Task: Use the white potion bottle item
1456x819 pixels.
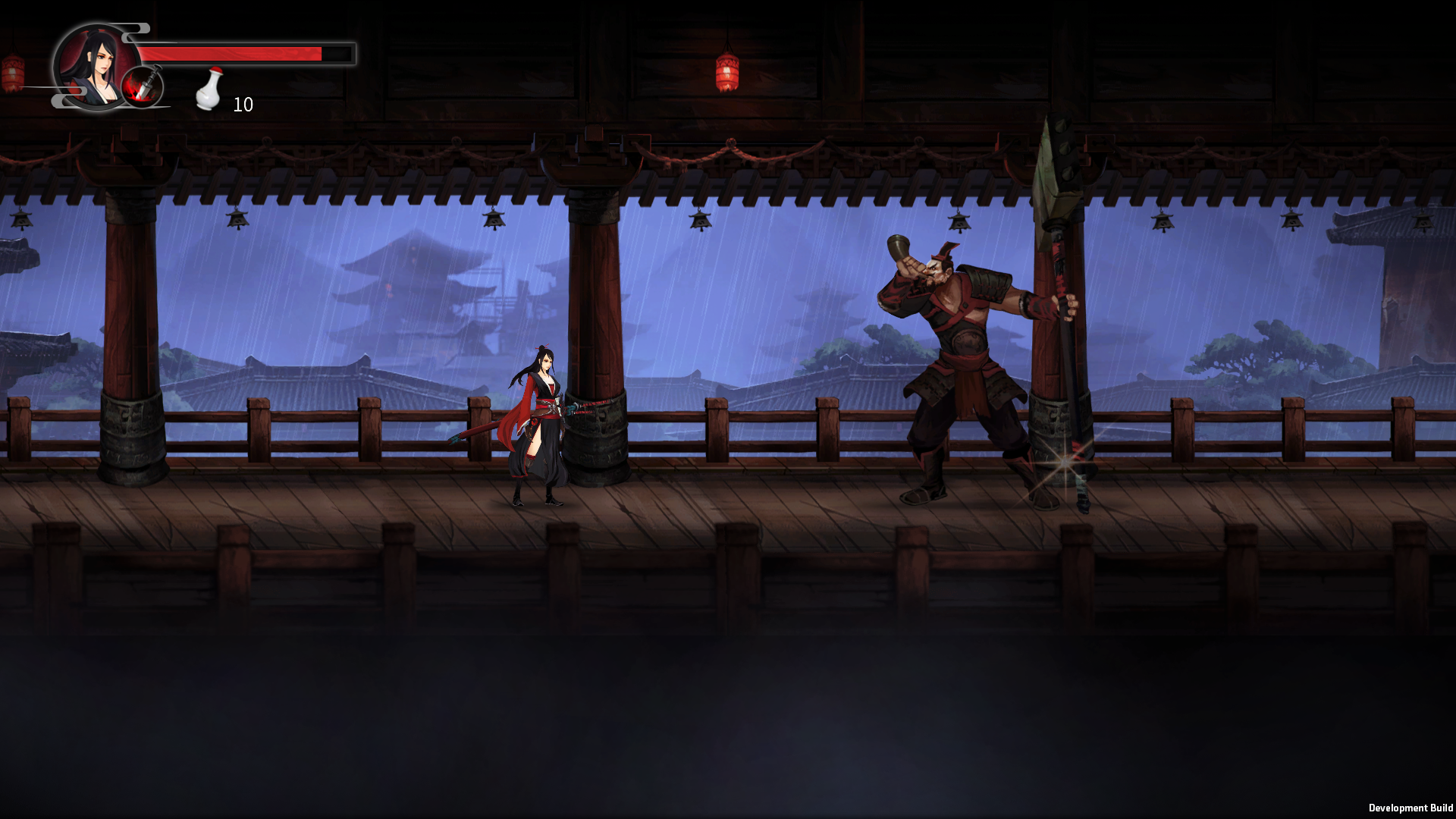Action: pyautogui.click(x=209, y=89)
